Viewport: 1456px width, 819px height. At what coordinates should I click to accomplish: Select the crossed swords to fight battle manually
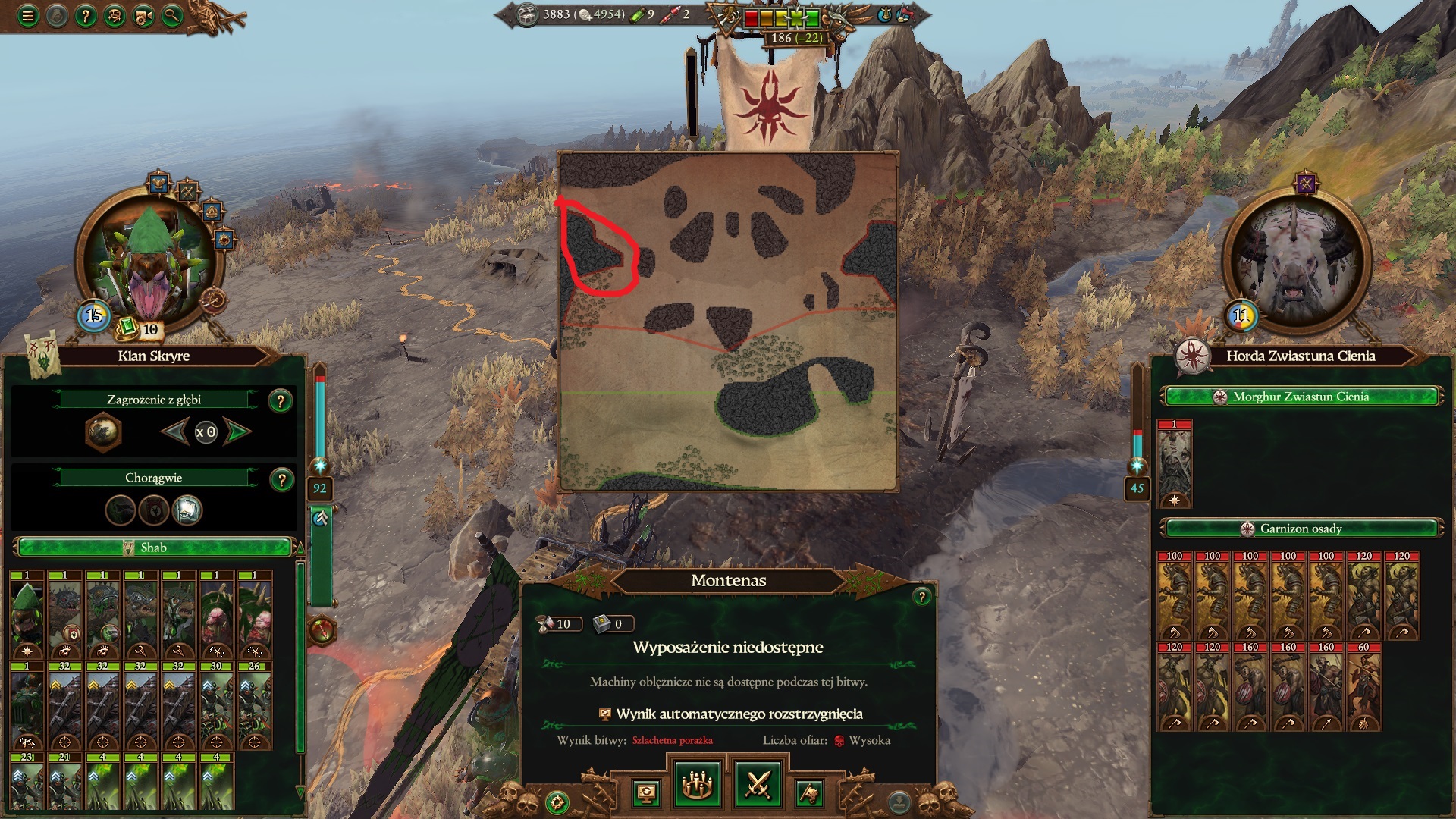761,785
